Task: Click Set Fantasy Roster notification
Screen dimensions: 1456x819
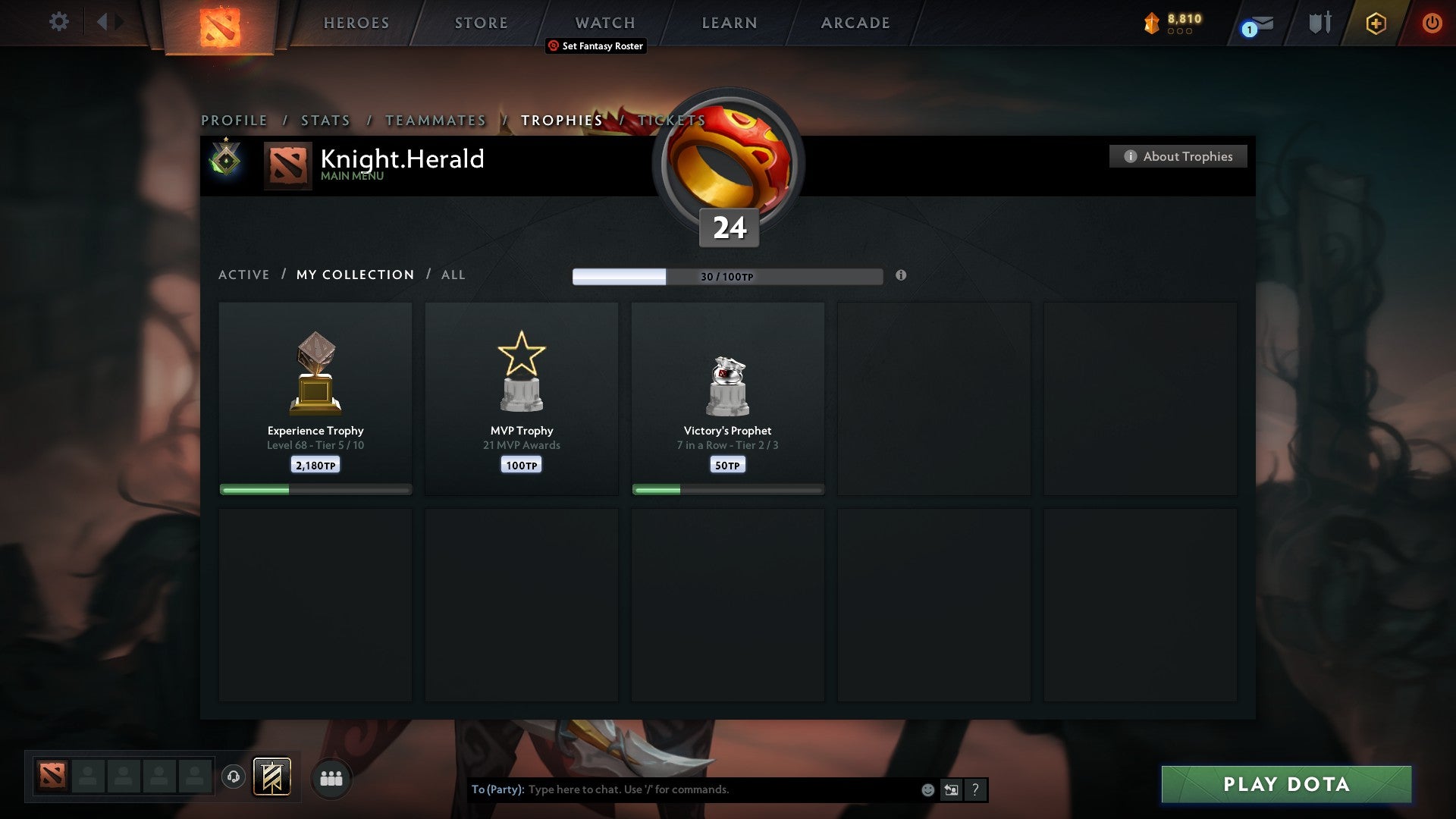Action: (595, 46)
